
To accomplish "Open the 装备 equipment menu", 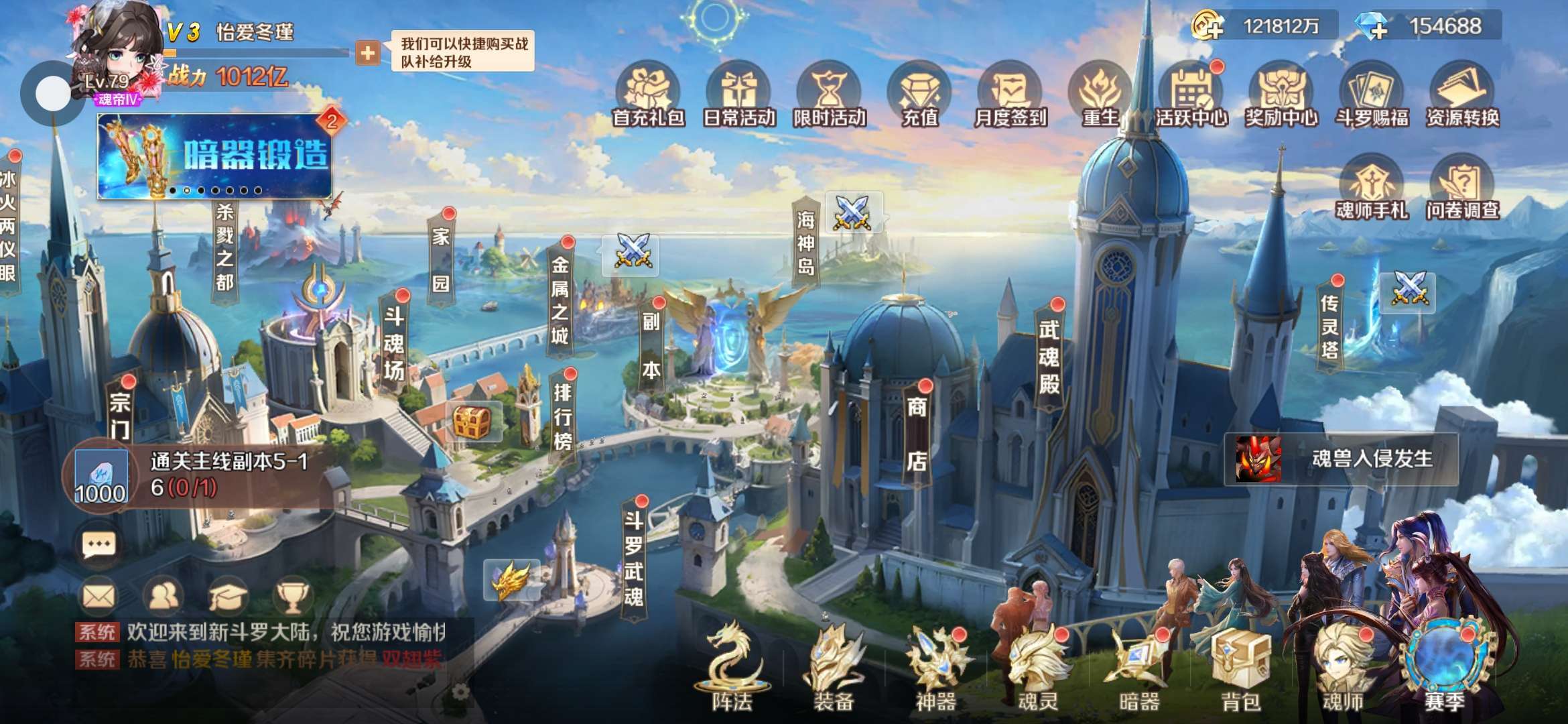I will pos(833,670).
